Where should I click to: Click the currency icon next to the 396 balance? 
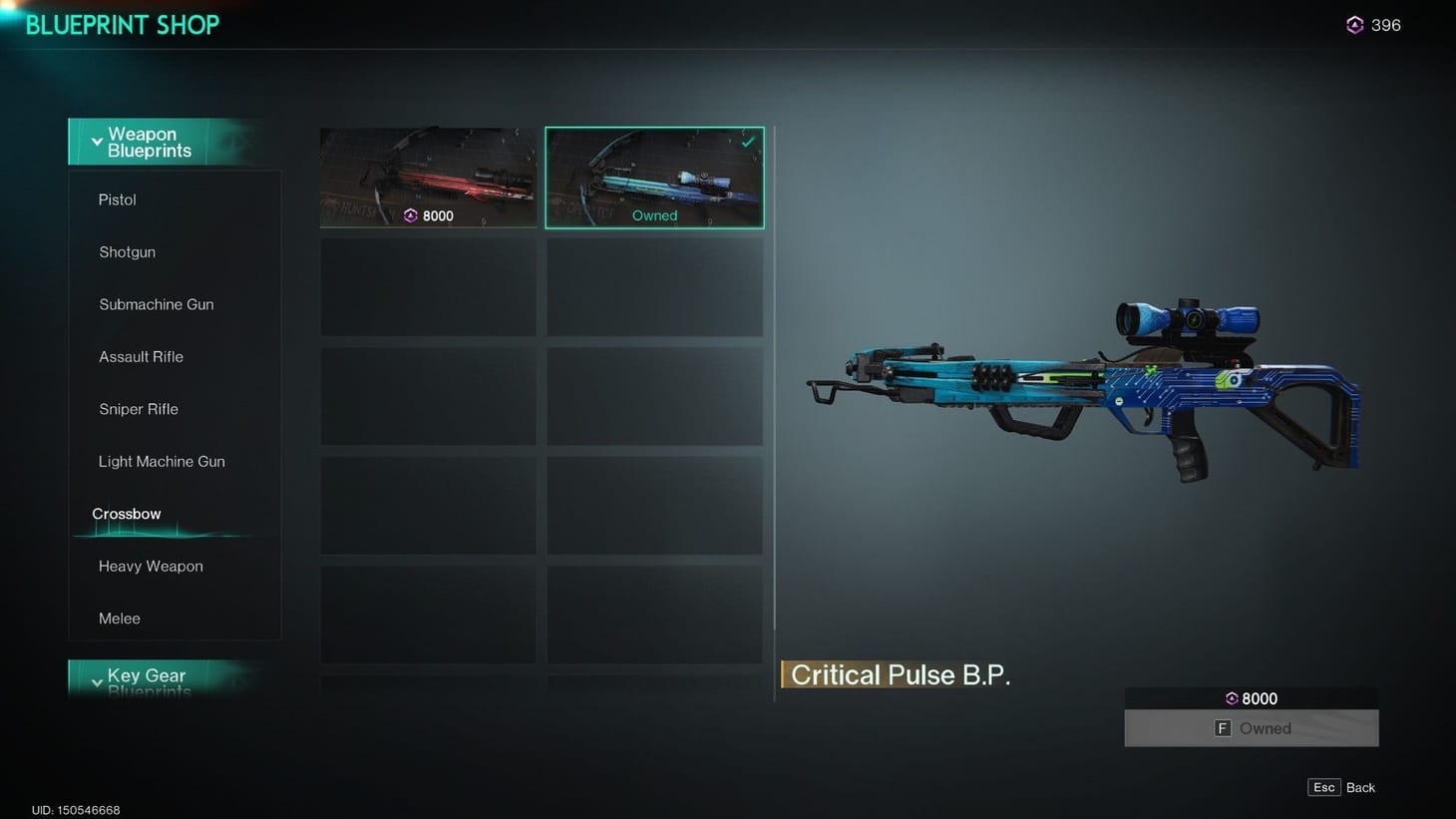[1354, 24]
